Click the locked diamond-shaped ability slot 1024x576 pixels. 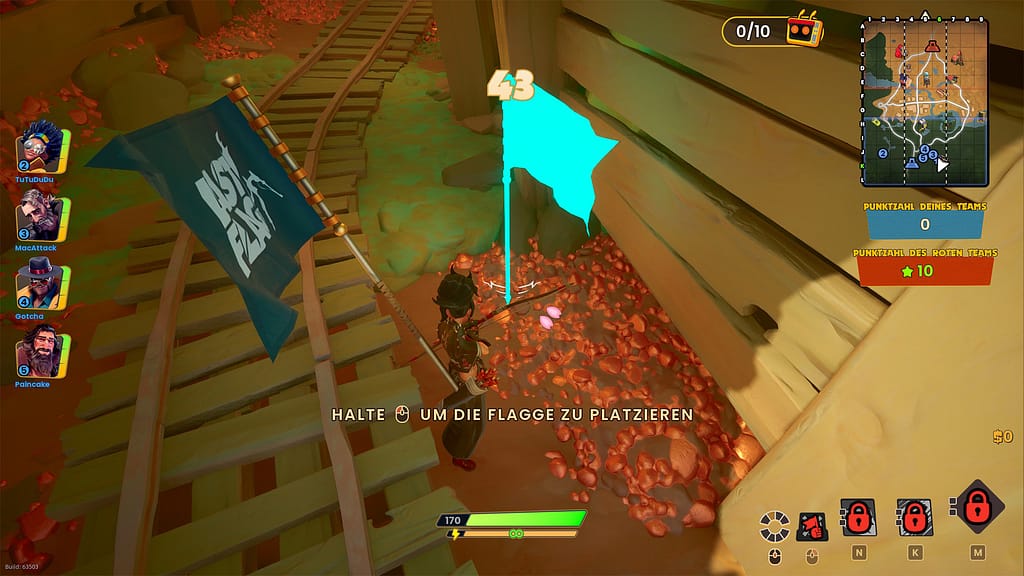pyautogui.click(x=977, y=508)
